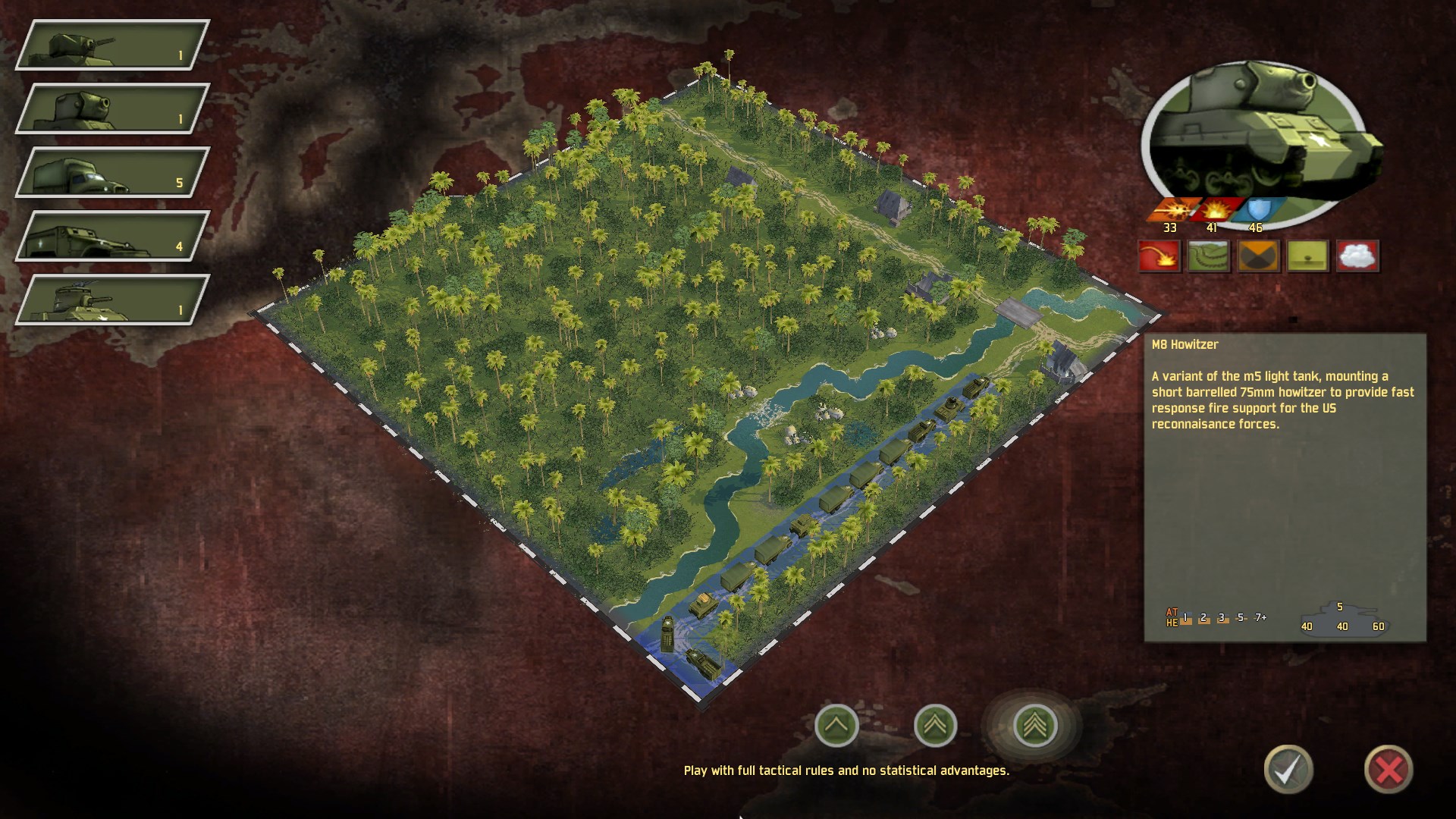Click the winding terrain trail icon

(x=1208, y=256)
